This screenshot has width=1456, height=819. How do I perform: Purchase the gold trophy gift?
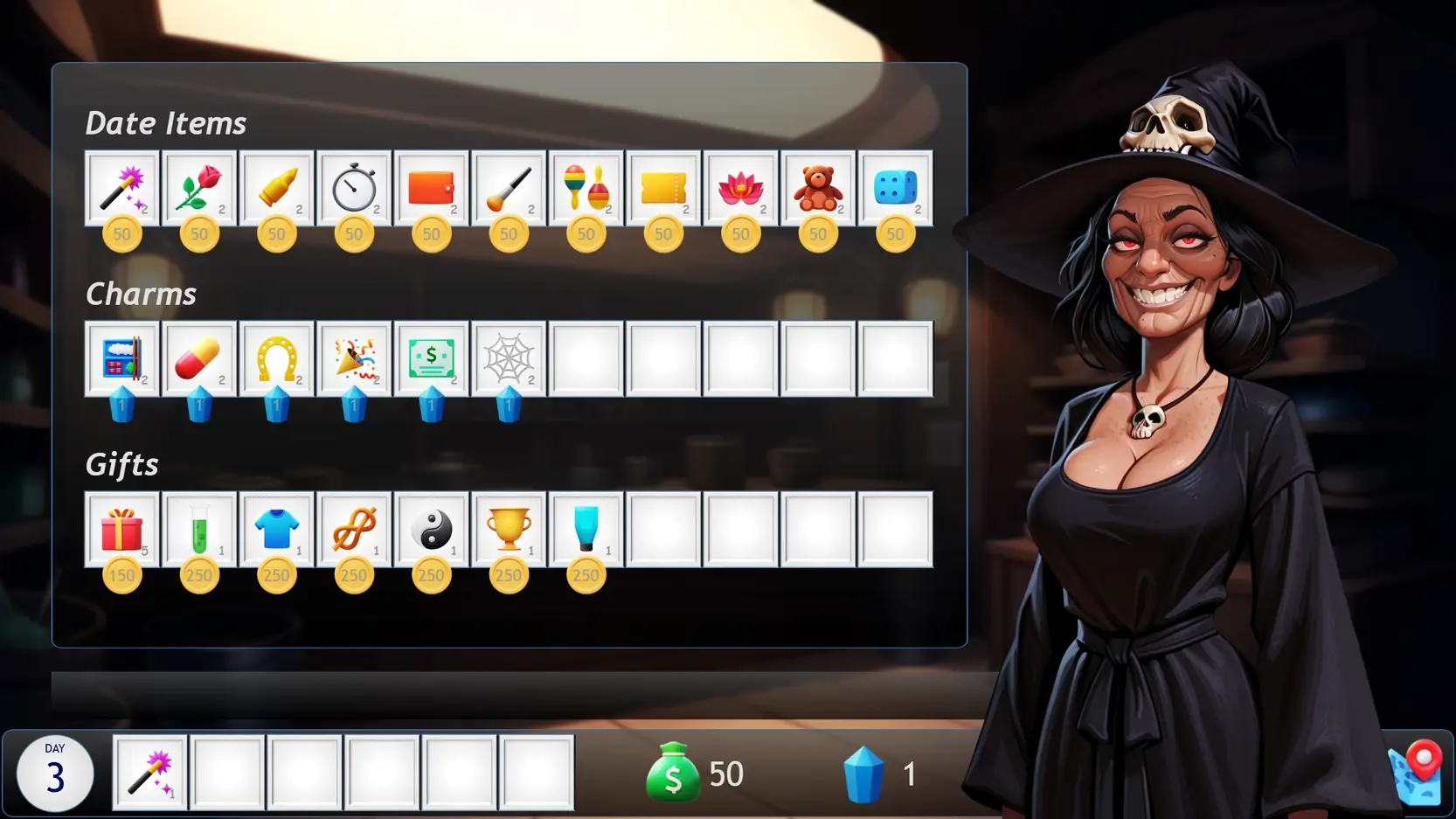coord(509,530)
